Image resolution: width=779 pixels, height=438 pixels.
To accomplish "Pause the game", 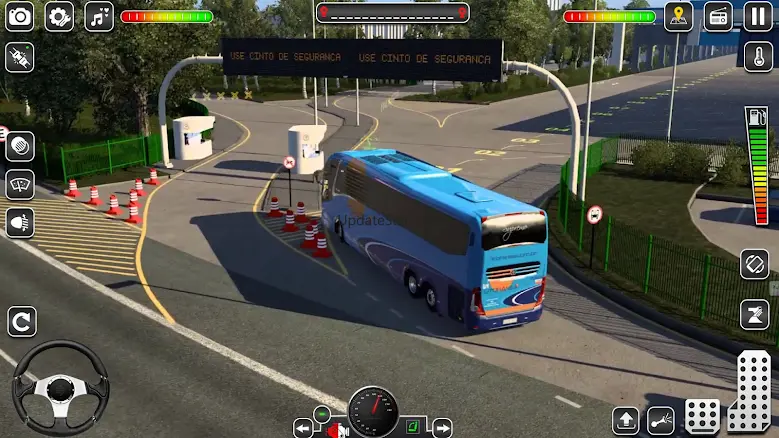I will click(x=758, y=16).
